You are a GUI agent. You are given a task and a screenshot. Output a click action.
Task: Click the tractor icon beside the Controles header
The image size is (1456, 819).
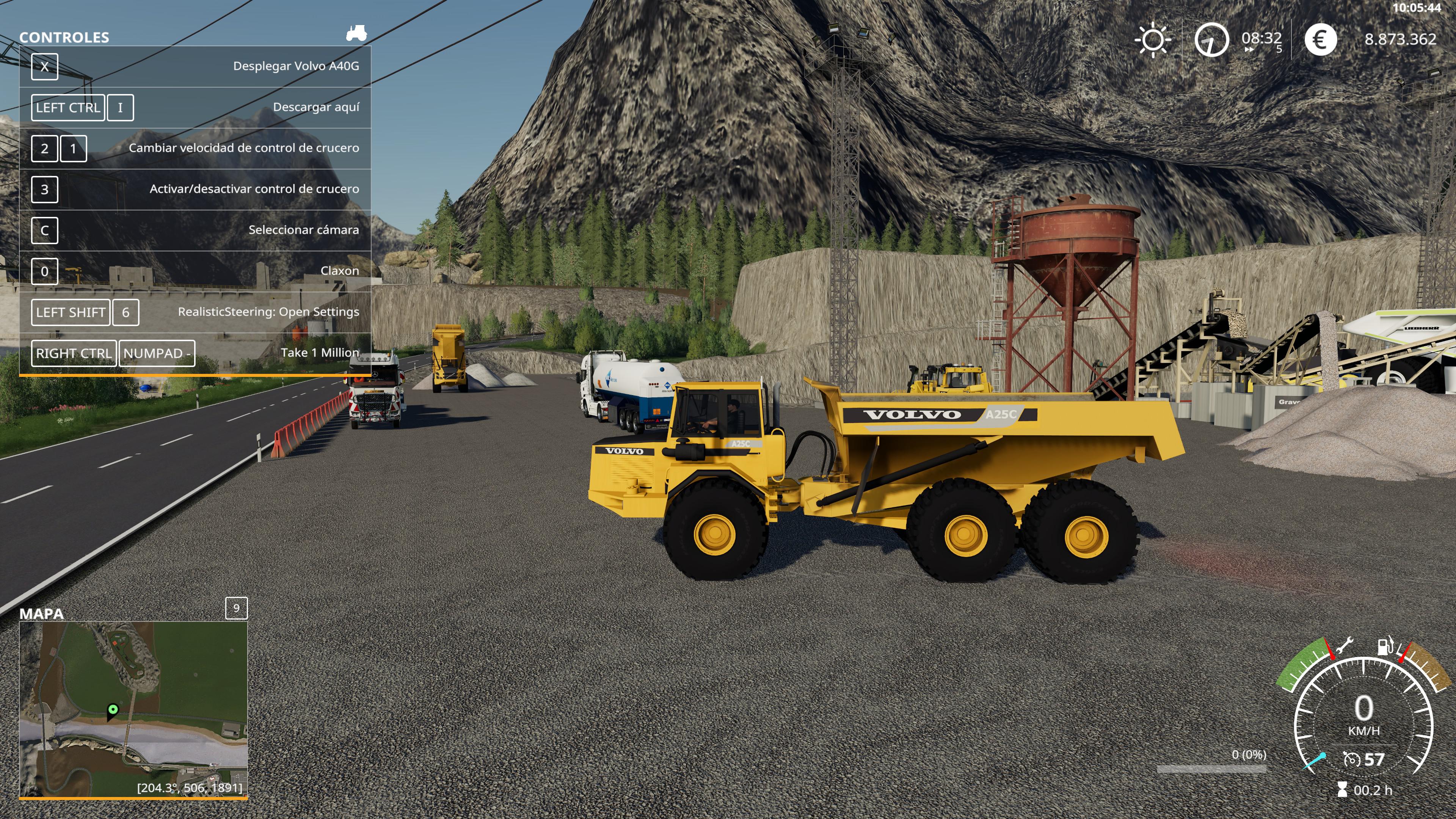[356, 33]
